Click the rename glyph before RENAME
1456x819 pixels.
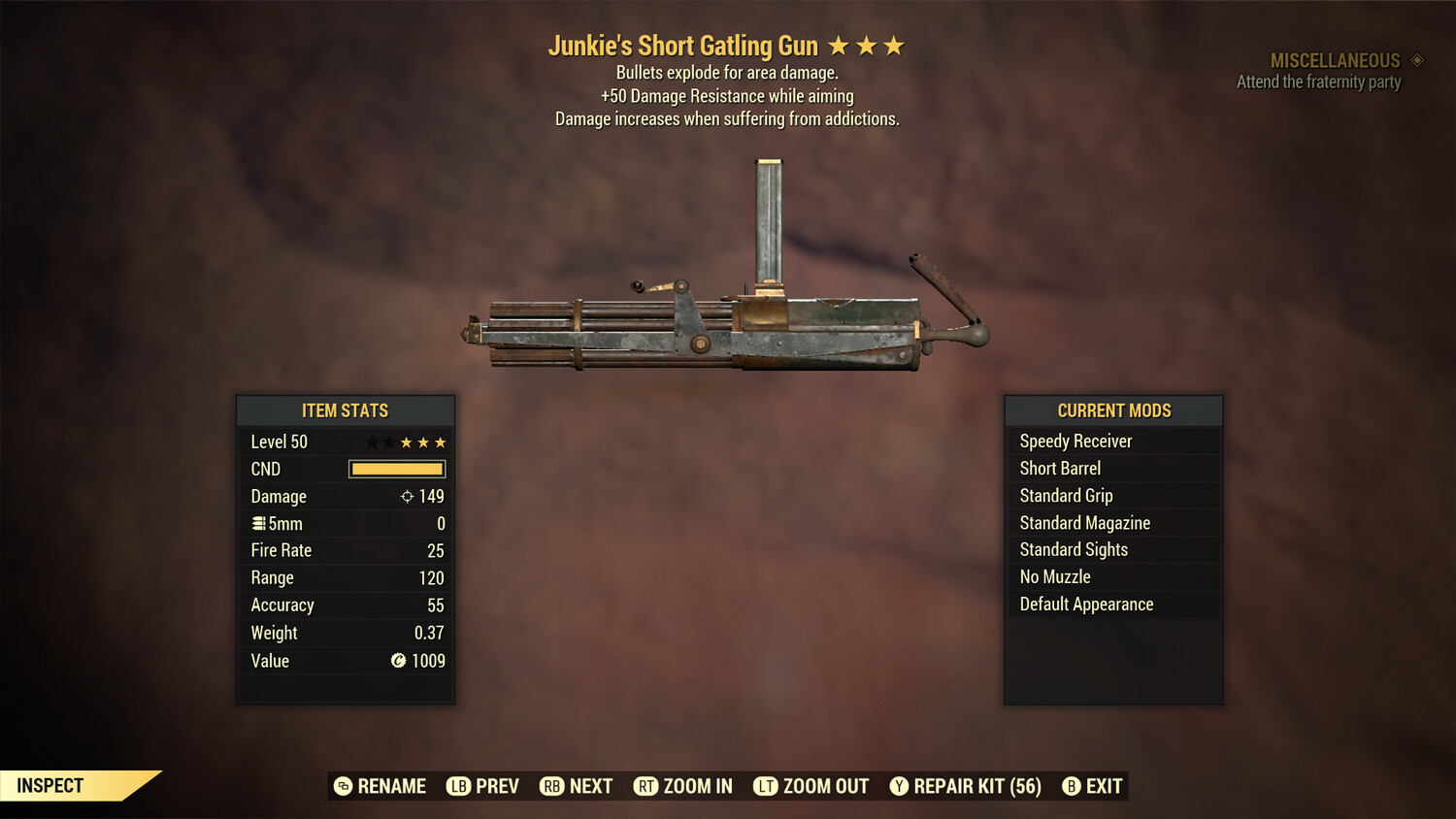[x=342, y=786]
